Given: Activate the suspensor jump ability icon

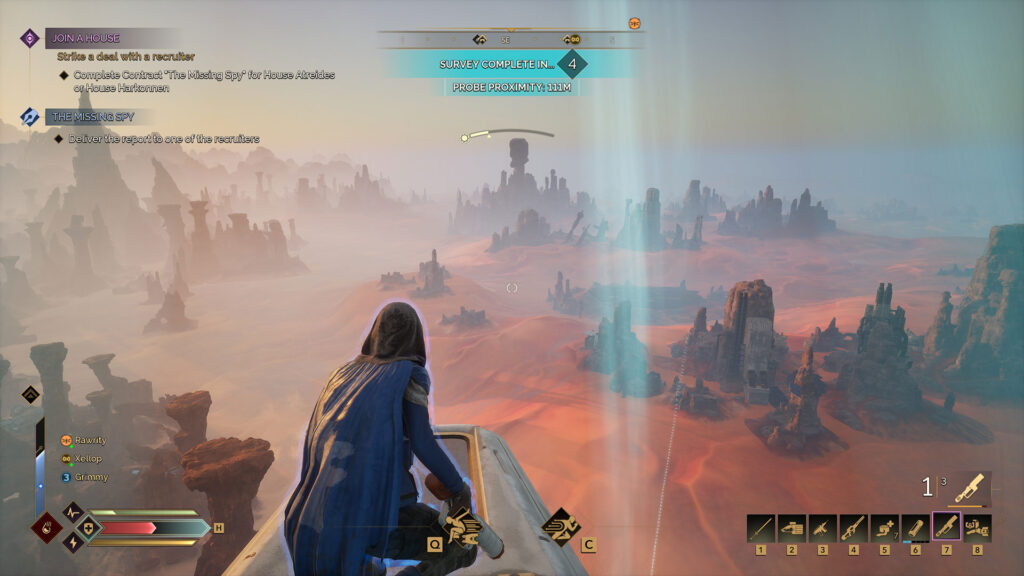Looking at the screenshot, I should click(461, 523).
